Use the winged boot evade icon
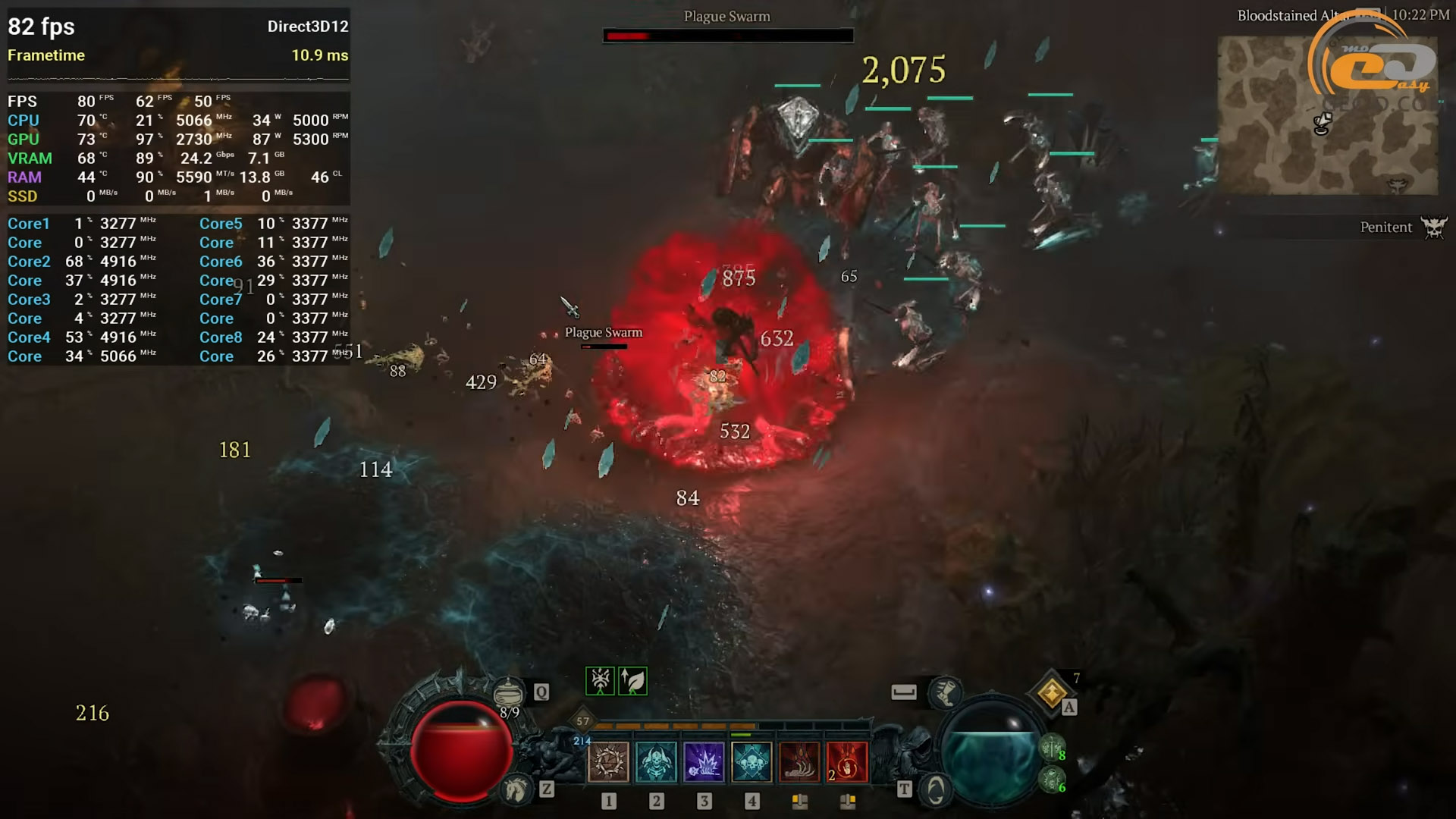Viewport: 1456px width, 819px height. pyautogui.click(x=945, y=692)
